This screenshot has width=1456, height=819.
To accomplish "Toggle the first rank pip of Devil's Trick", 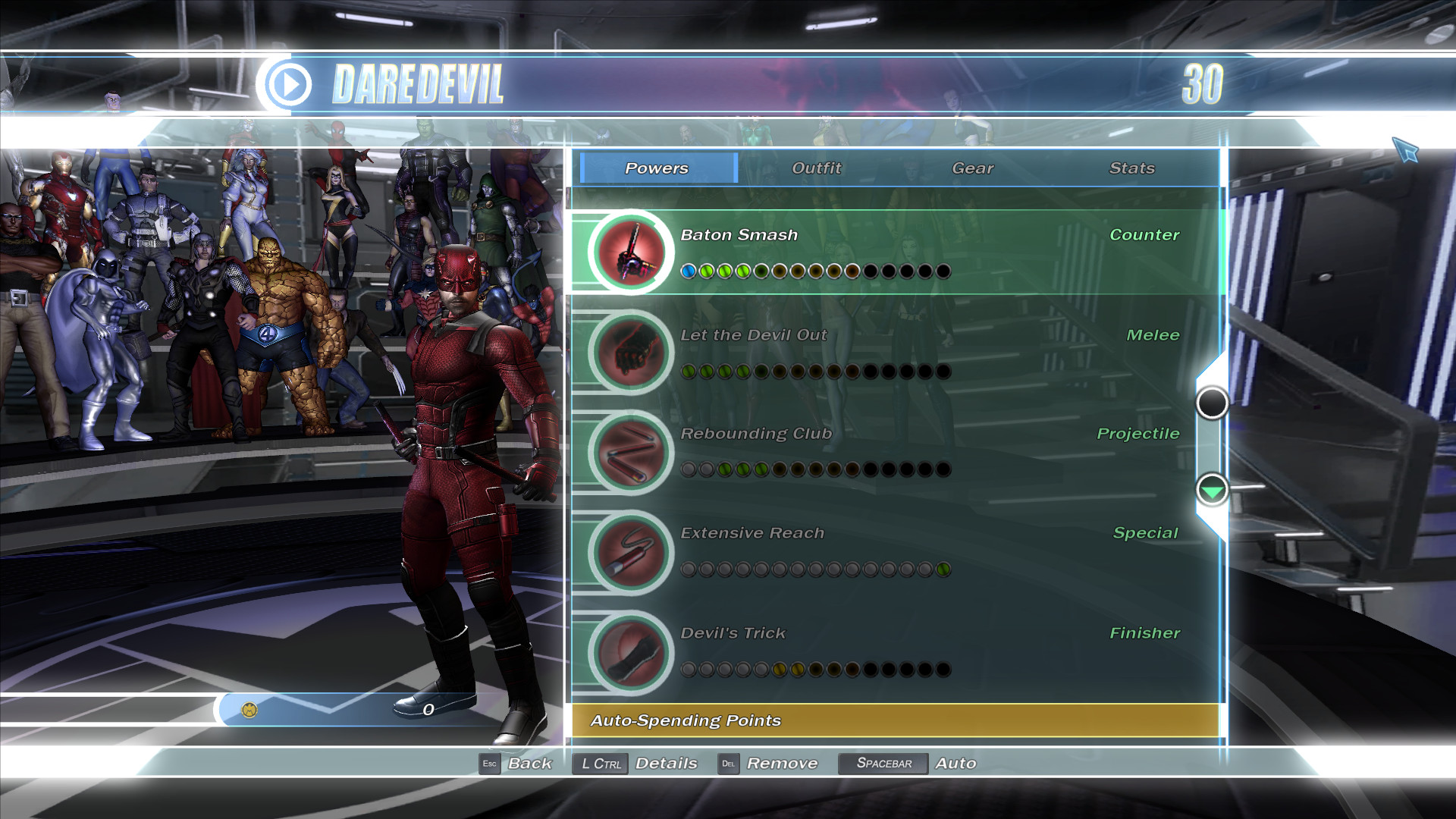I will pyautogui.click(x=689, y=670).
